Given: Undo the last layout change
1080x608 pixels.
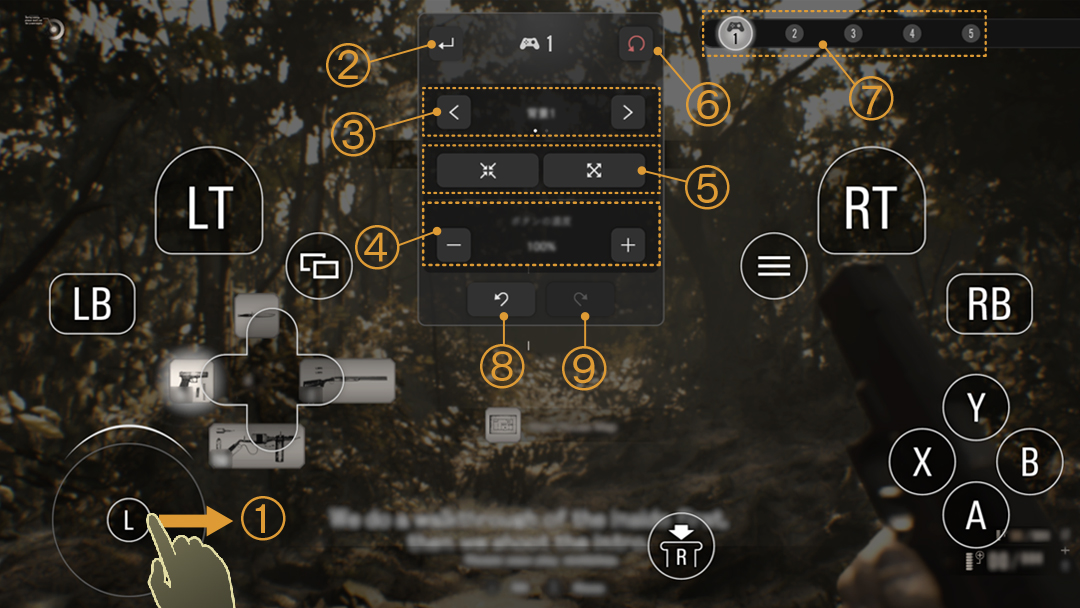Looking at the screenshot, I should click(501, 300).
